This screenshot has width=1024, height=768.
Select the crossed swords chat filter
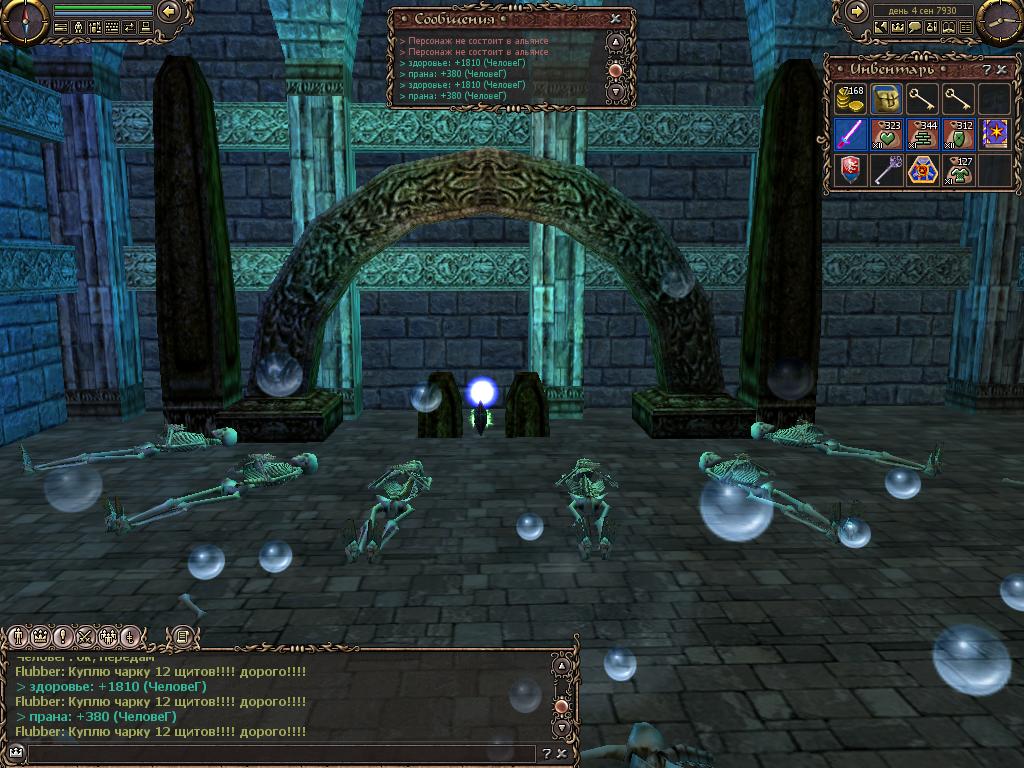coord(85,636)
